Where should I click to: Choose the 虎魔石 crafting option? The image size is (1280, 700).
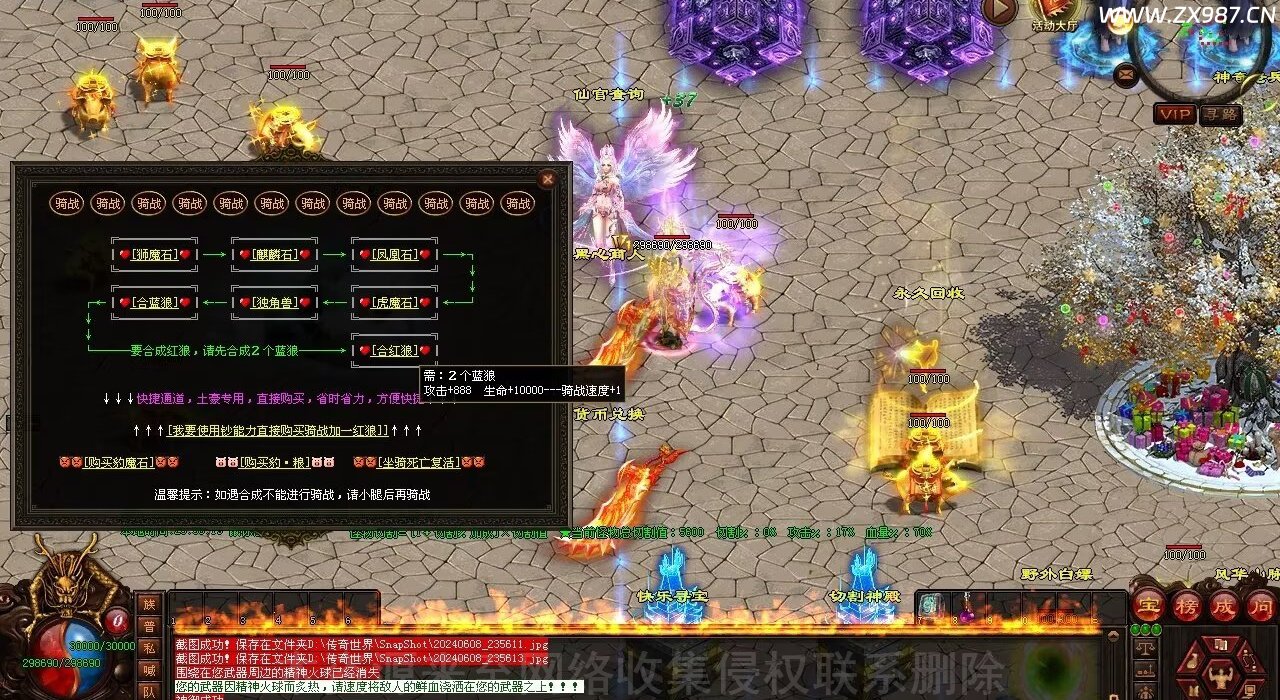(x=394, y=302)
